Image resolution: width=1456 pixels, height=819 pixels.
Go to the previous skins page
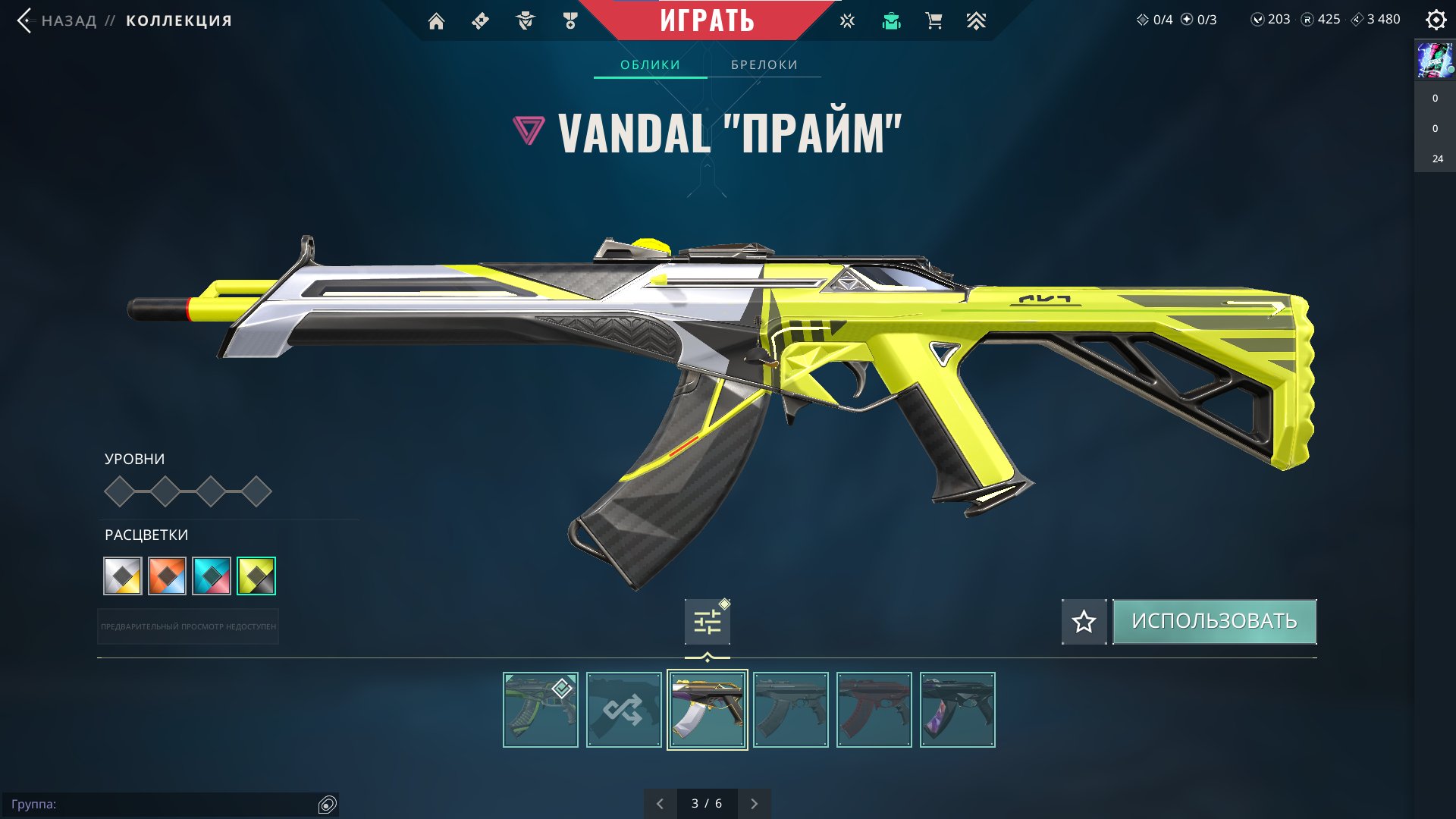(660, 804)
